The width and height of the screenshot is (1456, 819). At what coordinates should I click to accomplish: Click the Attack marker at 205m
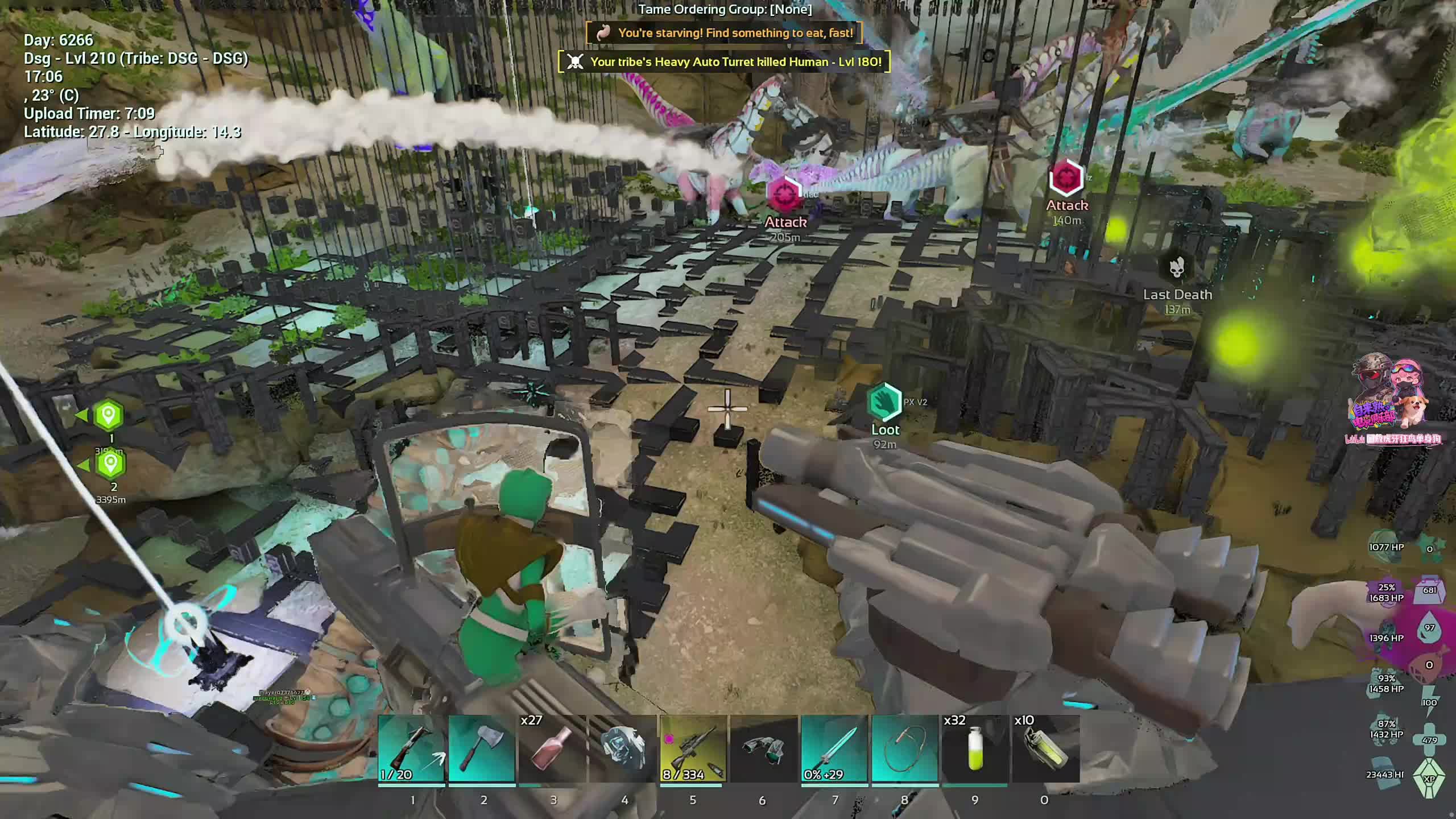pyautogui.click(x=785, y=195)
